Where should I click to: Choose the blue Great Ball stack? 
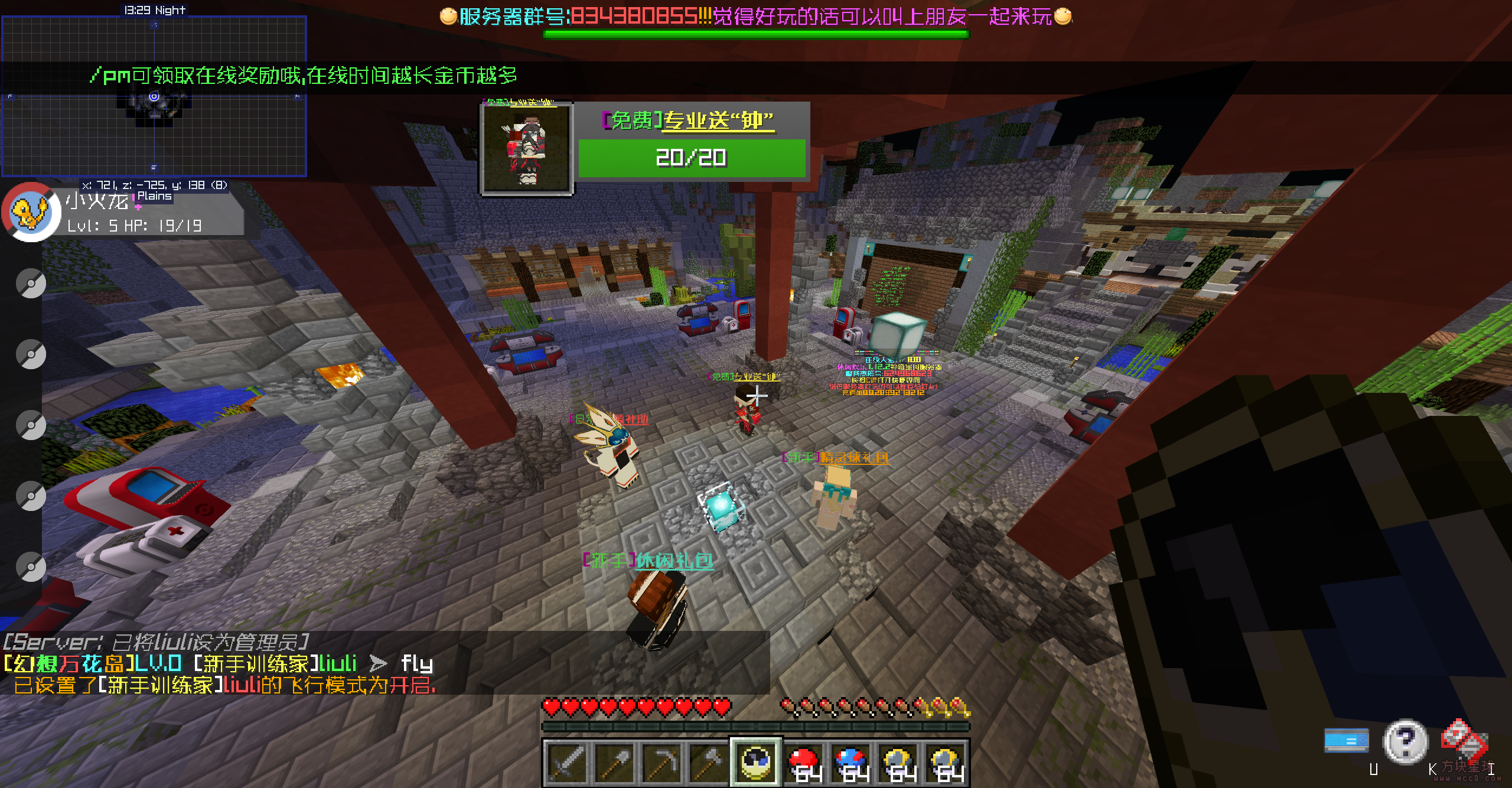pos(851,762)
